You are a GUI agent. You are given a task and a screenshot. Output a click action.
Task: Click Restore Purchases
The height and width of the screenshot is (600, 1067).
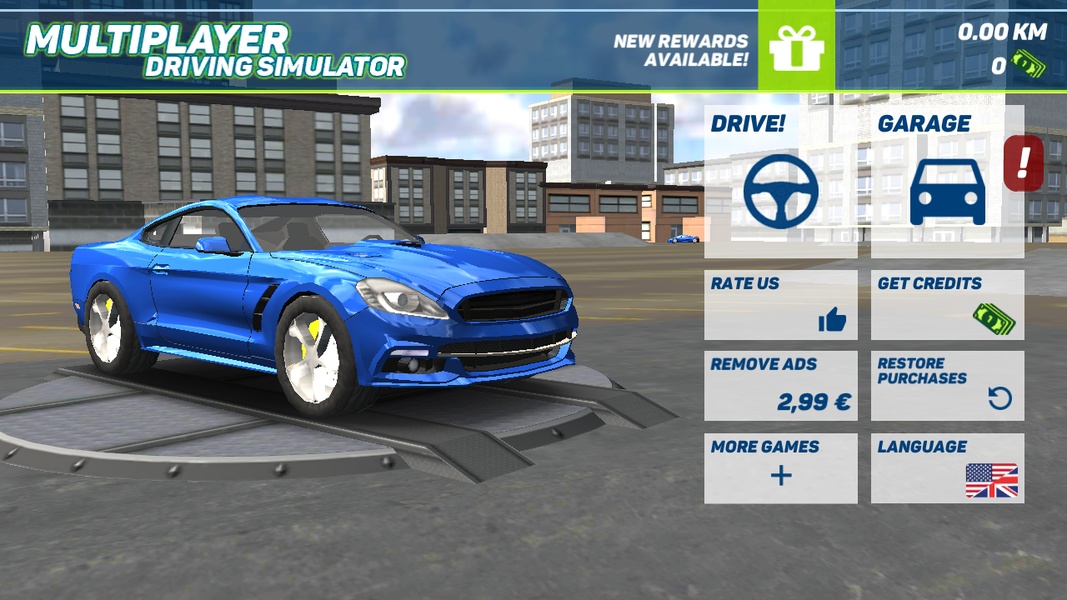coord(947,386)
